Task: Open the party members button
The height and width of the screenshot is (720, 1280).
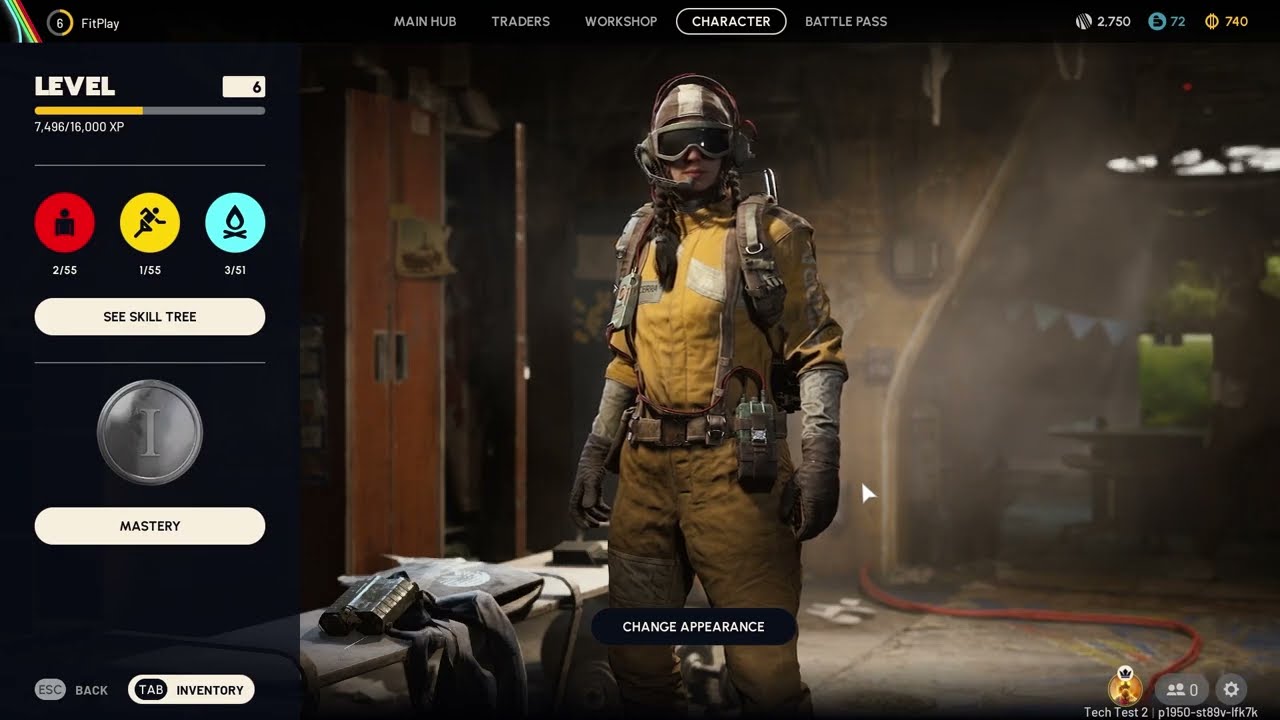Action: tap(1182, 689)
